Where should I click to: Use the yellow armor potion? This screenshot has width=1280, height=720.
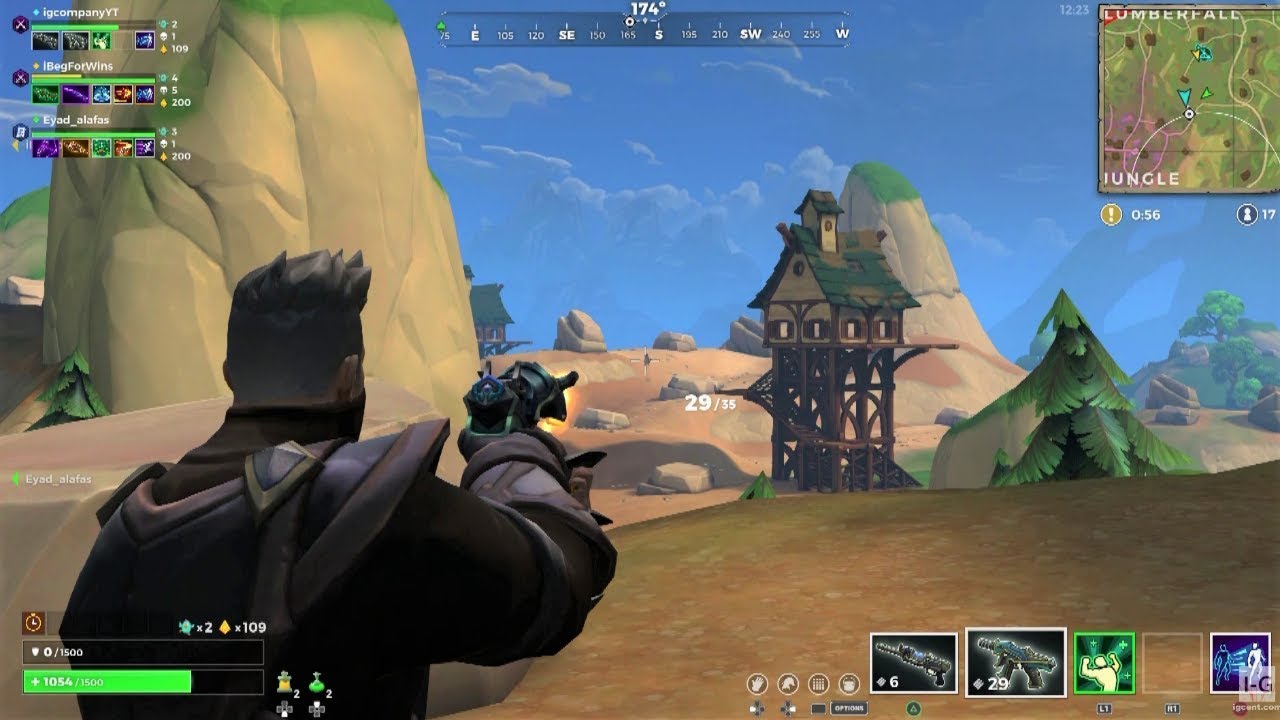pos(284,682)
